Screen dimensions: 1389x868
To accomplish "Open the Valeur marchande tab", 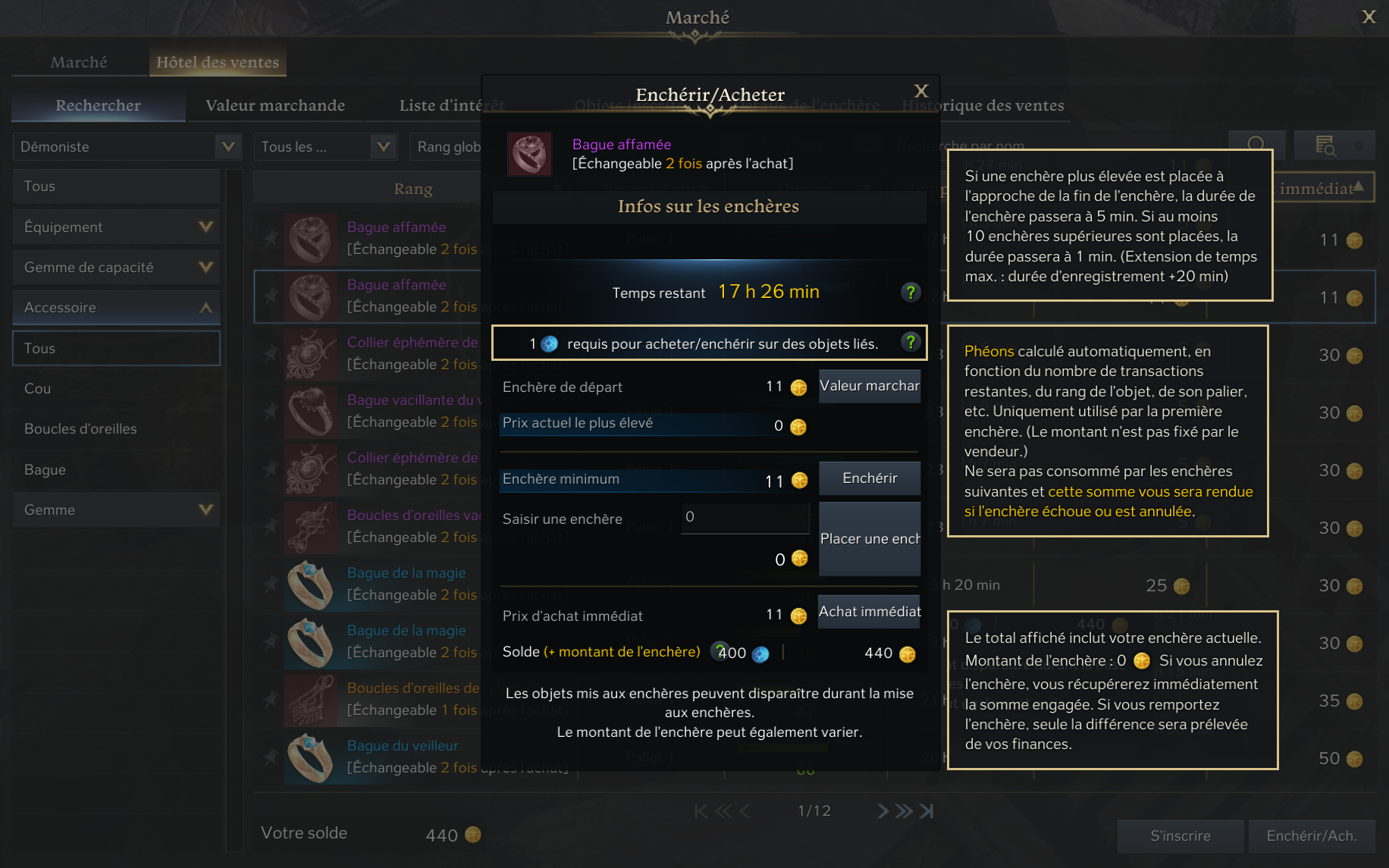I will (275, 105).
